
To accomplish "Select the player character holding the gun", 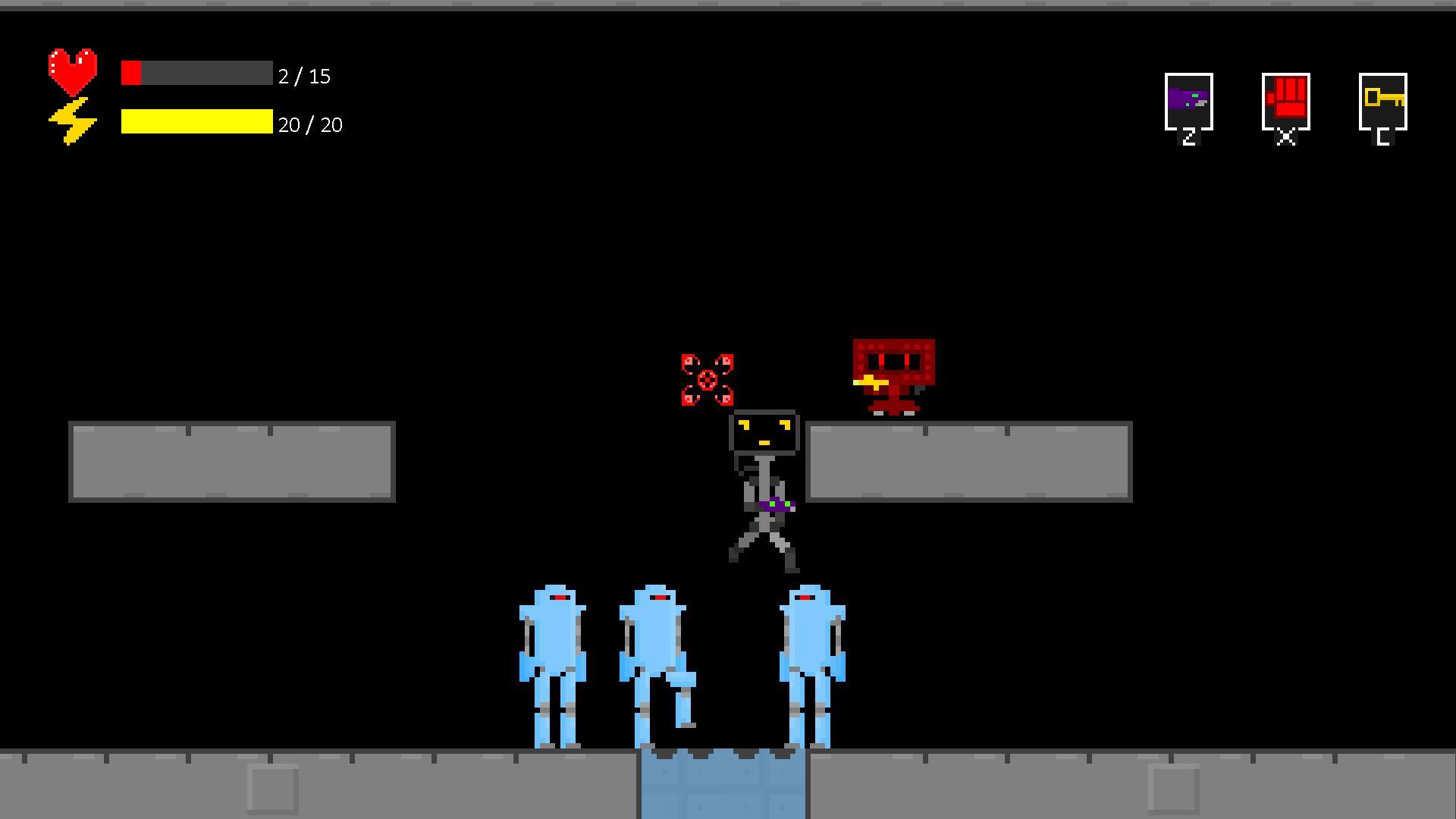I will point(766,485).
